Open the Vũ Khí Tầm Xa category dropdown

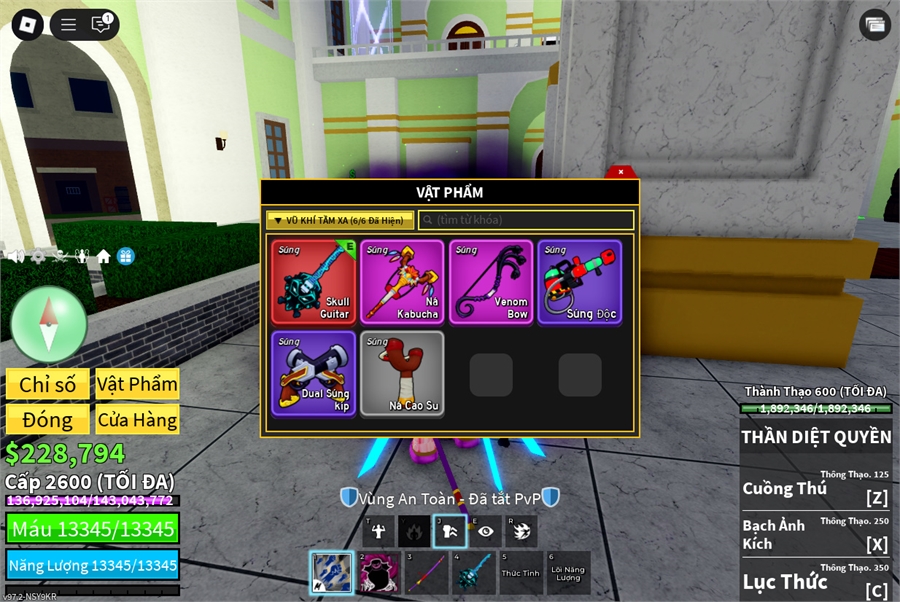pyautogui.click(x=340, y=220)
